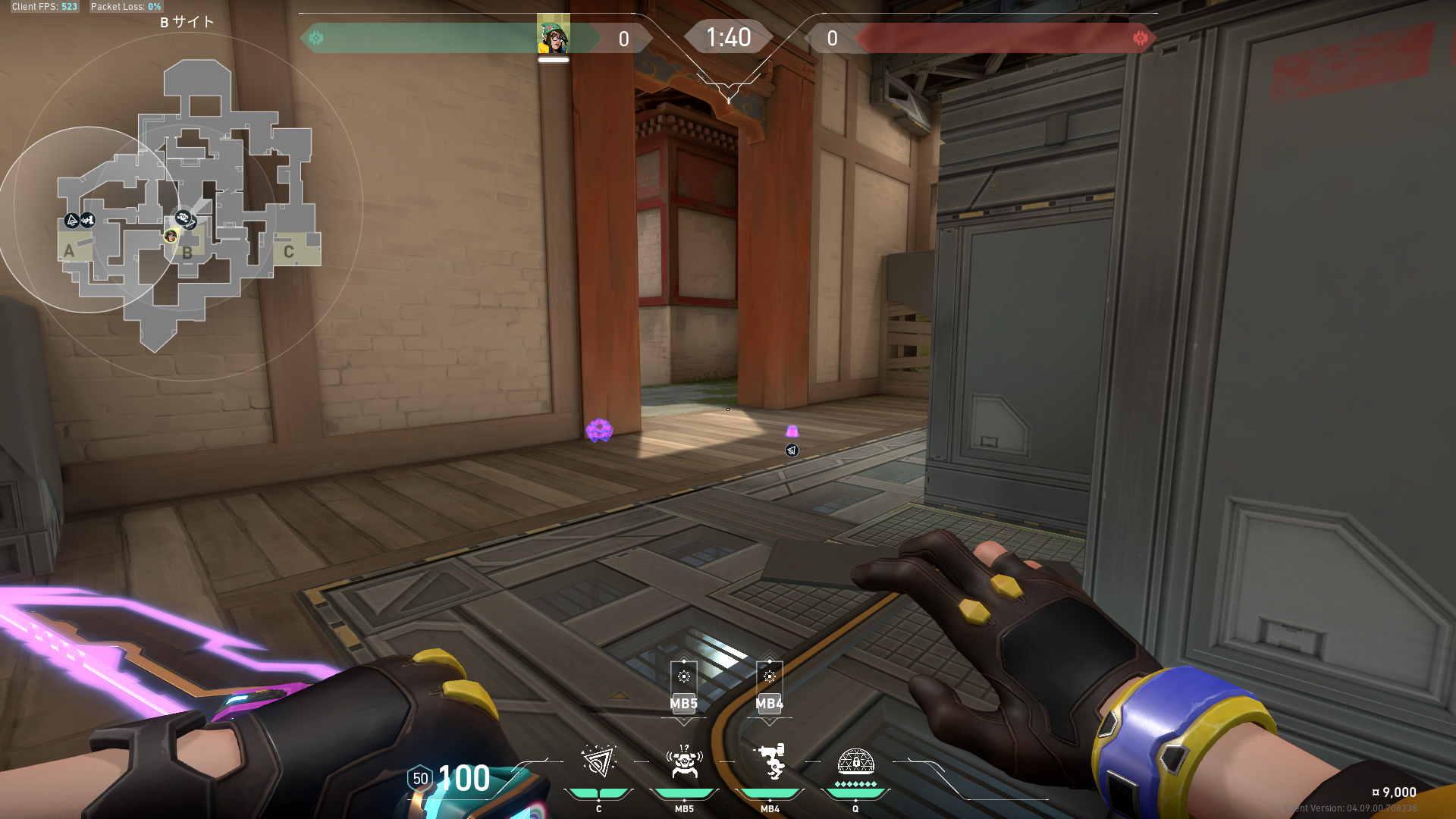This screenshot has width=1456, height=819.
Task: Click the red team emblem
Action: pyautogui.click(x=1140, y=38)
